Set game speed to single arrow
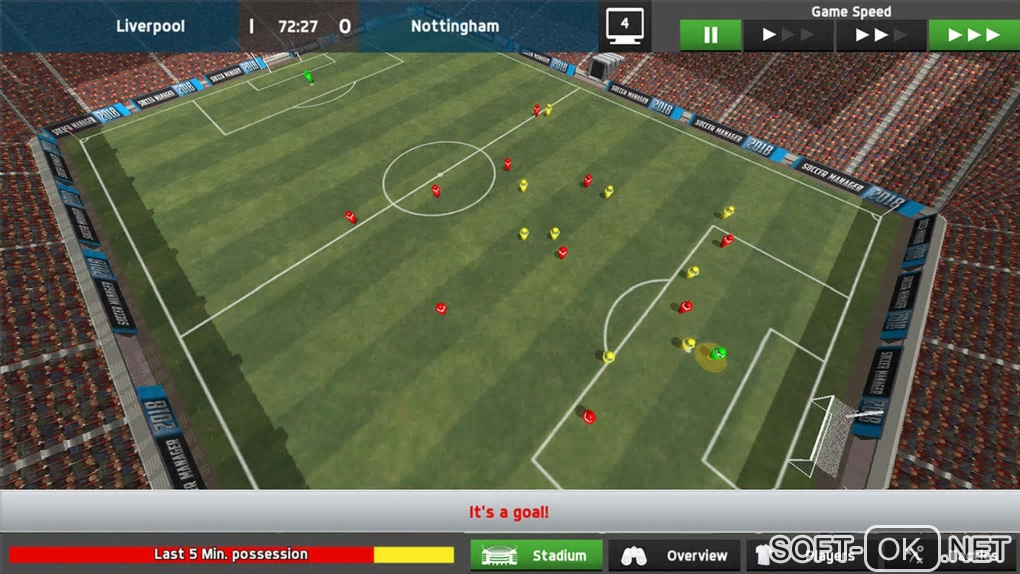 787,35
